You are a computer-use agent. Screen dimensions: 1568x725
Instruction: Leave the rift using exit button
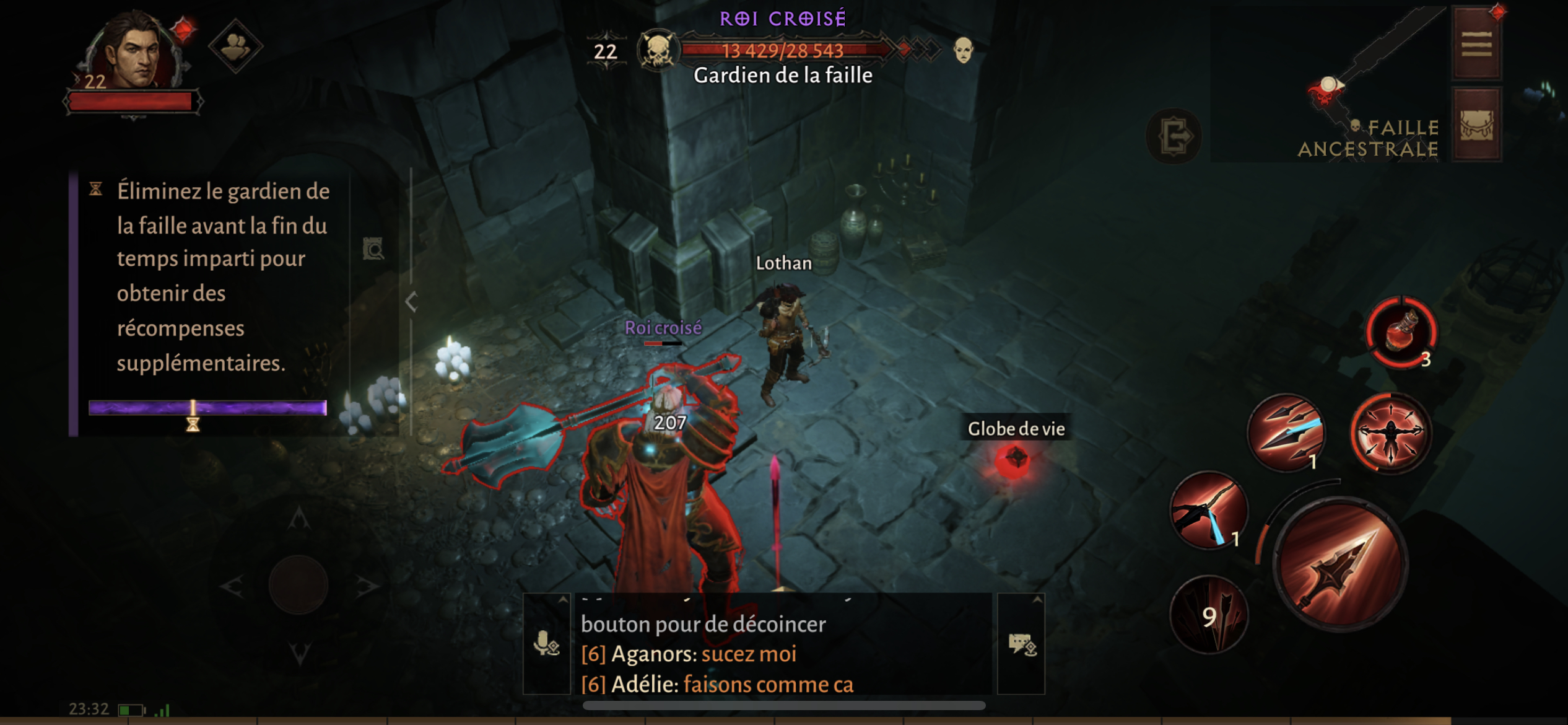[x=1174, y=136]
